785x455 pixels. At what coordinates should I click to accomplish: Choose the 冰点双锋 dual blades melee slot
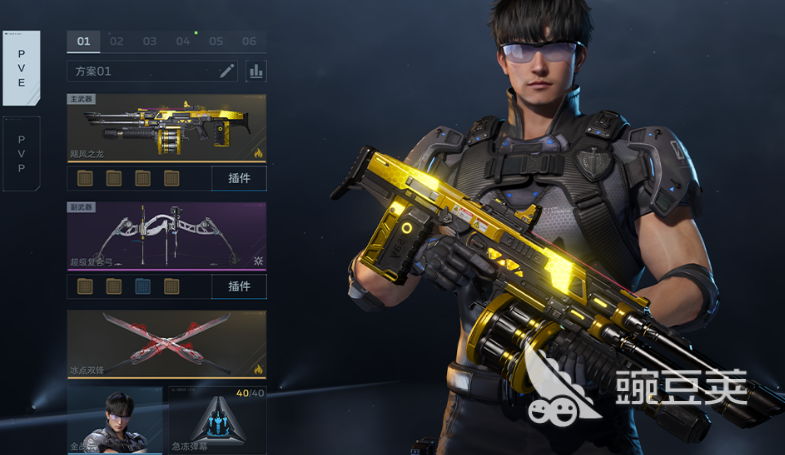[x=167, y=344]
